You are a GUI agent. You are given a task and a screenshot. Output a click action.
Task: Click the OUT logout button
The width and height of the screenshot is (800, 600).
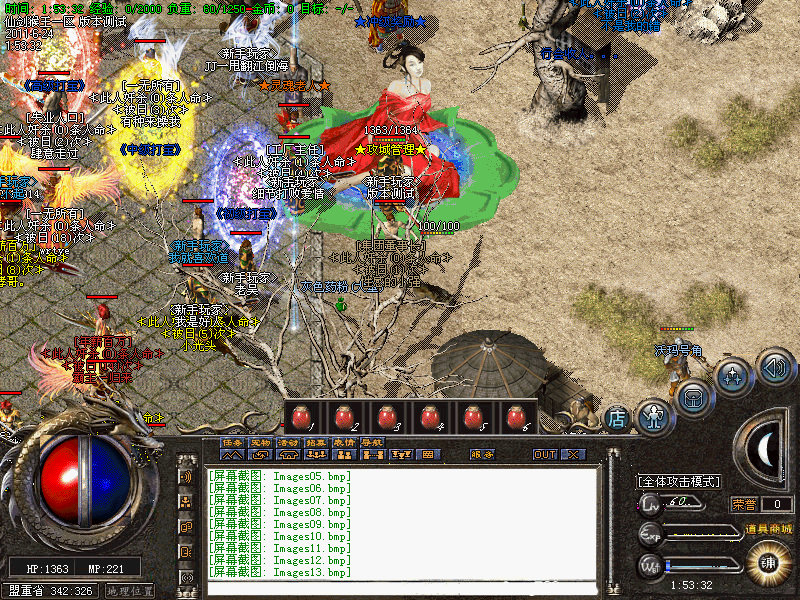[x=545, y=454]
